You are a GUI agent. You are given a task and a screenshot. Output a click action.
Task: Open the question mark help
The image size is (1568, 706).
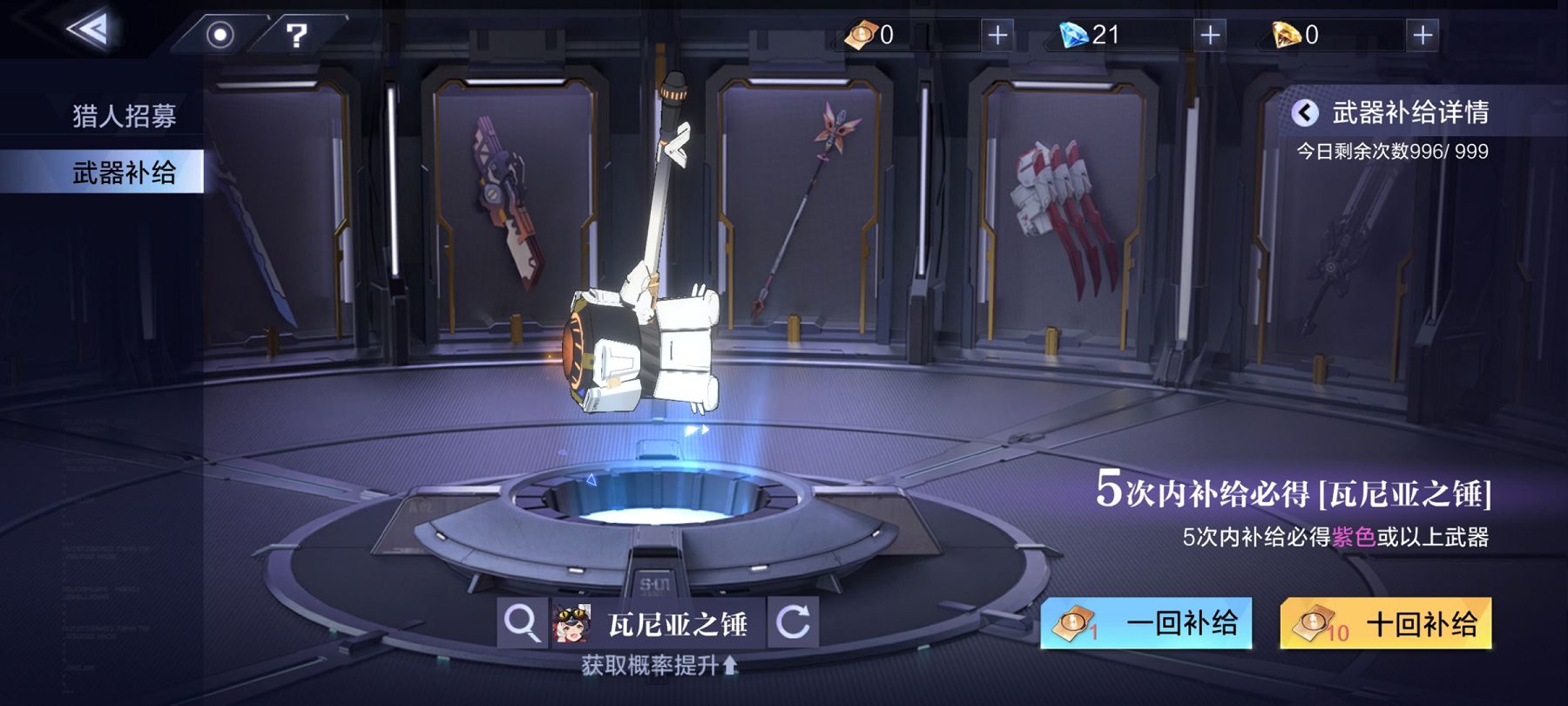[296, 35]
